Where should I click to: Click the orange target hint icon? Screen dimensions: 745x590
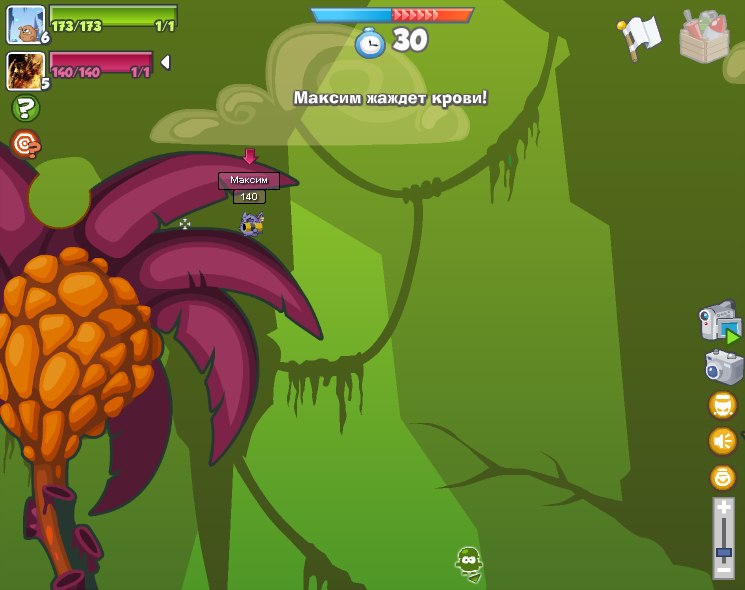coord(26,144)
